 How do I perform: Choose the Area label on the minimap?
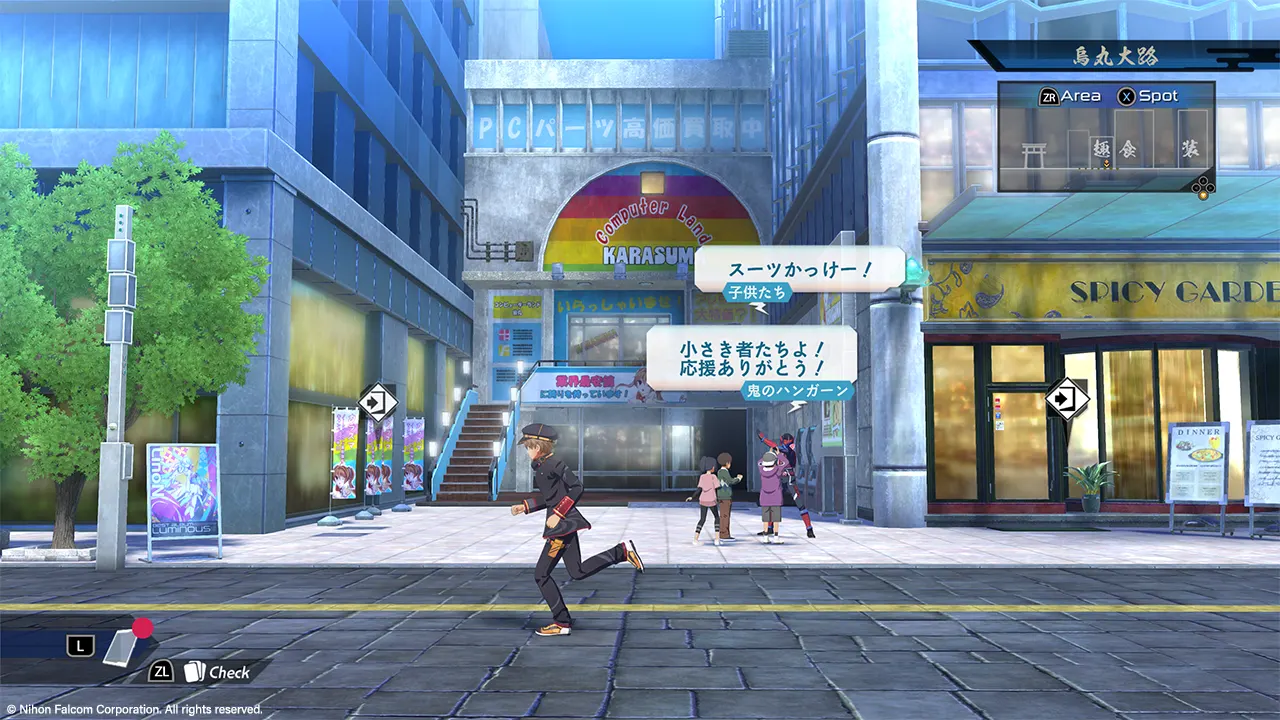coord(1080,97)
